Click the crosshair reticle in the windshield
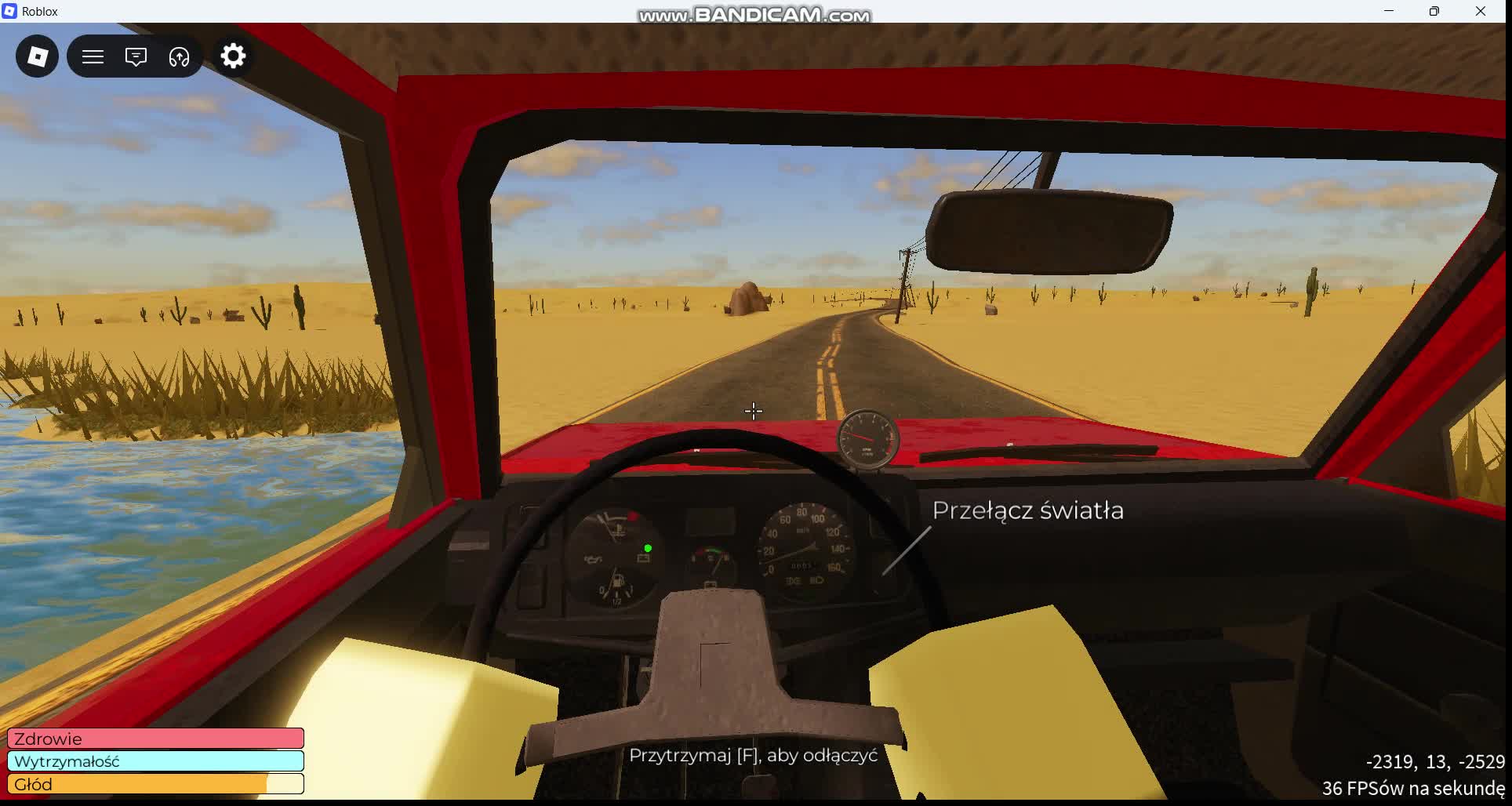 point(753,411)
